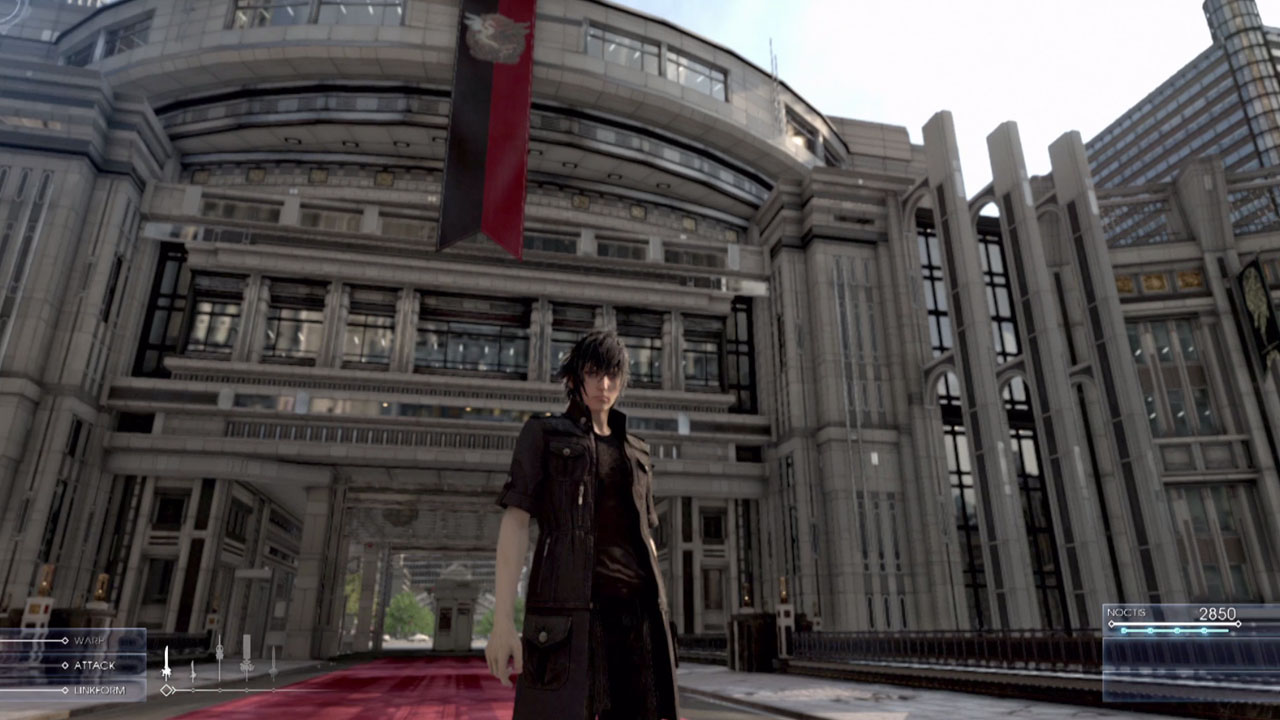Viewport: 1280px width, 720px height.
Task: Select the large greatsword weapon icon
Action: coord(166,660)
